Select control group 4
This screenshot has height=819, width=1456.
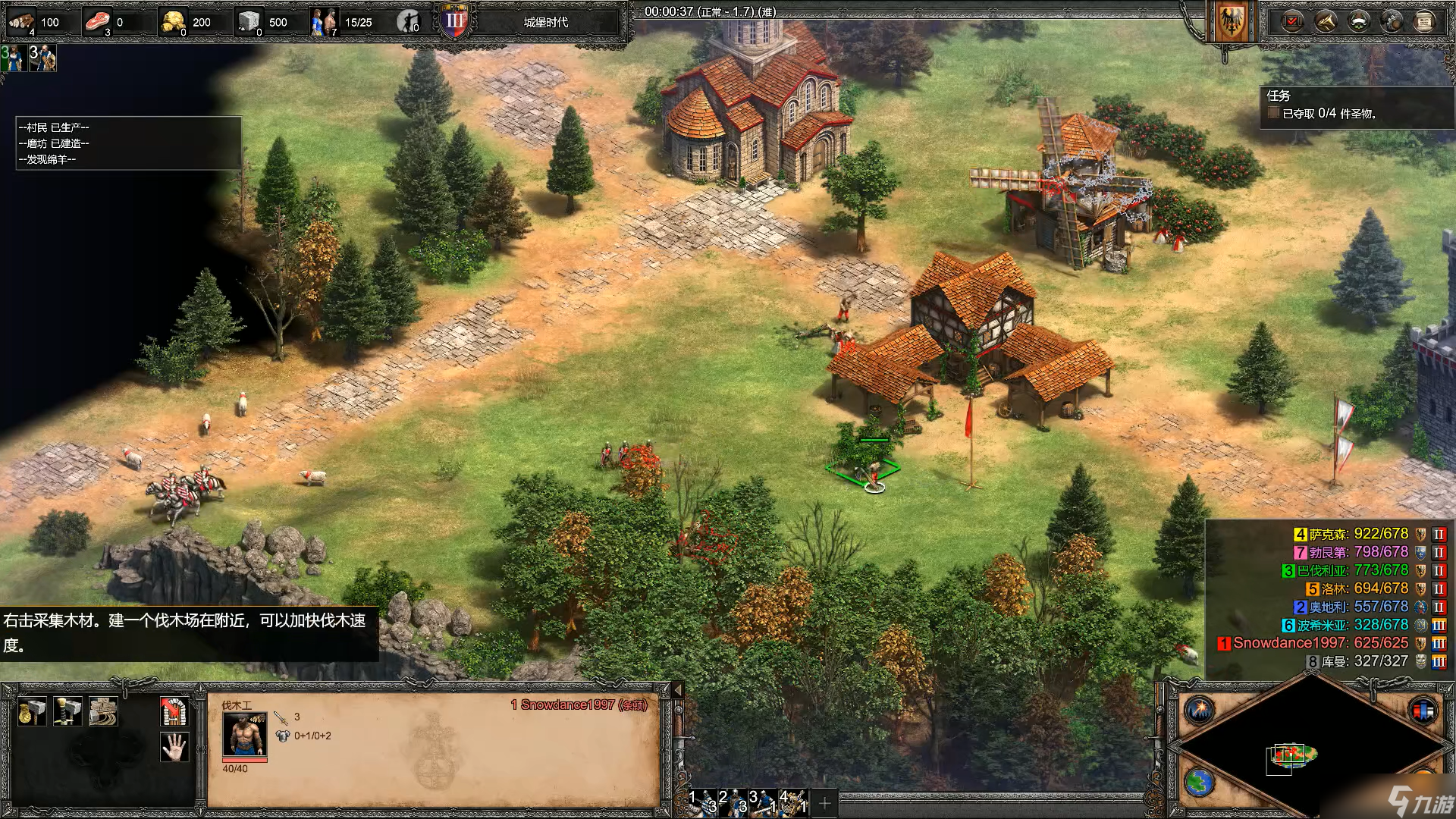[792, 802]
